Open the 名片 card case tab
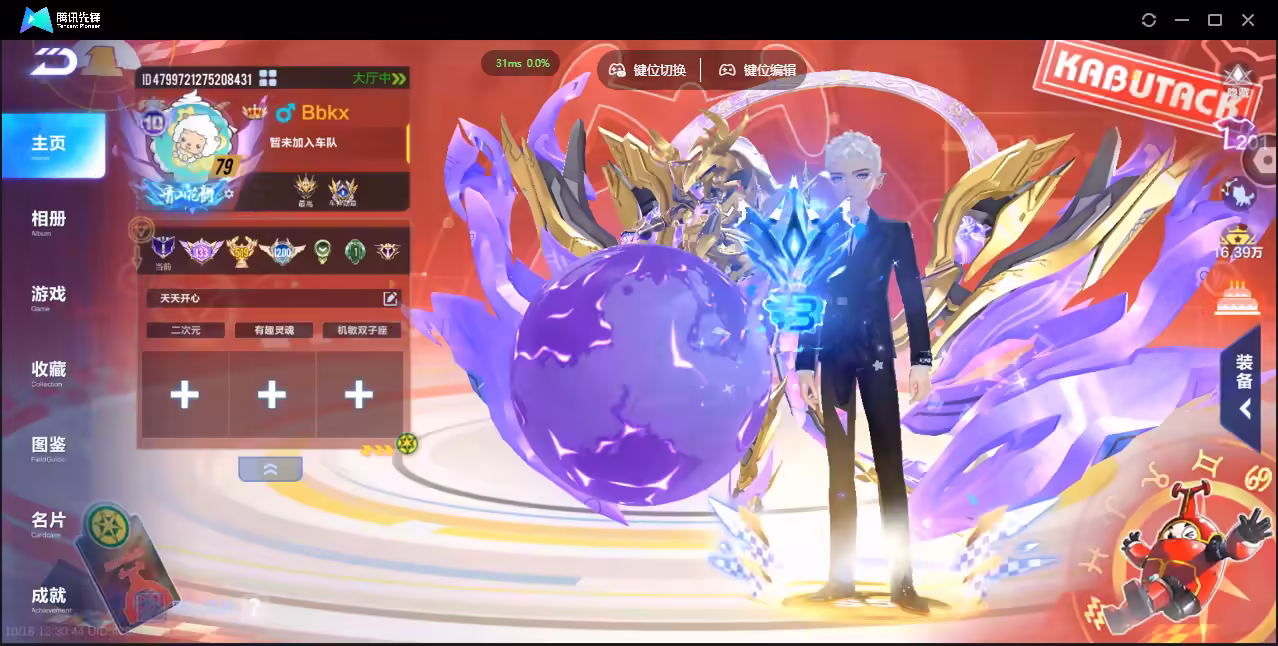 click(48, 522)
